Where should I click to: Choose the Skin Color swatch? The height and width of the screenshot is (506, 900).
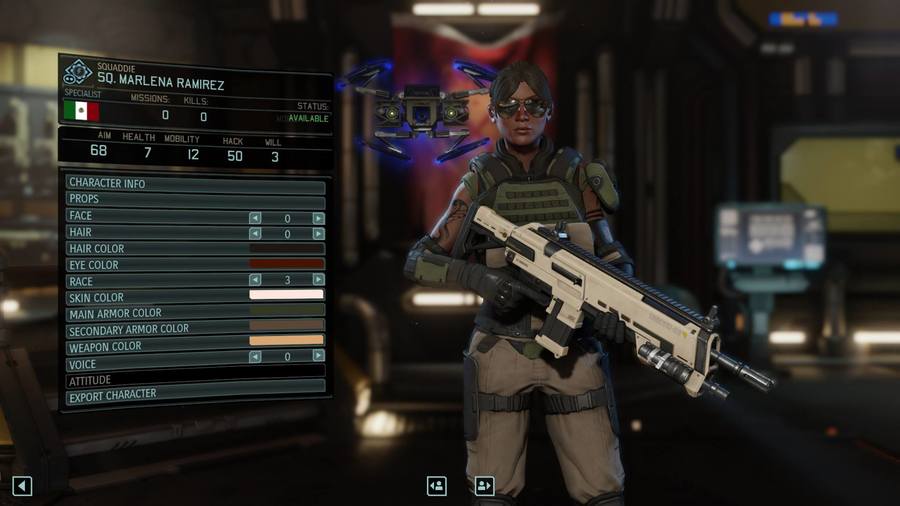(286, 295)
